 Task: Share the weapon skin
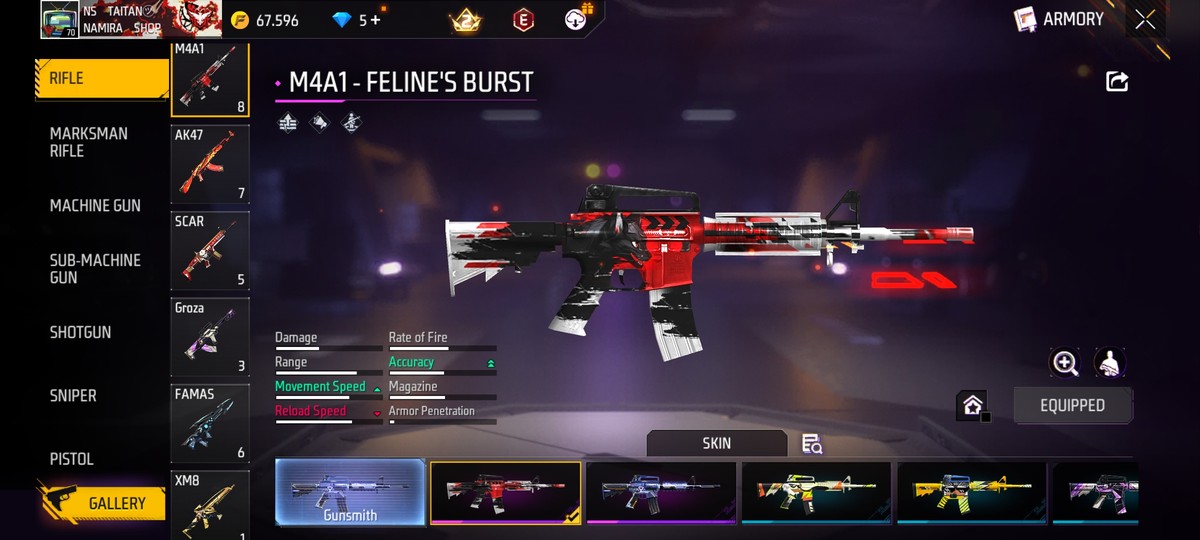[1117, 82]
